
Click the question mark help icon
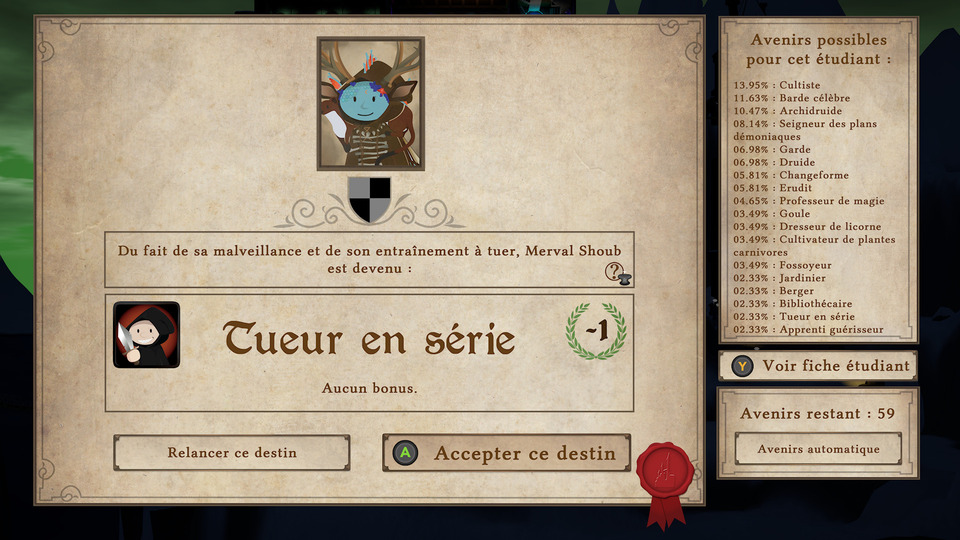(616, 271)
